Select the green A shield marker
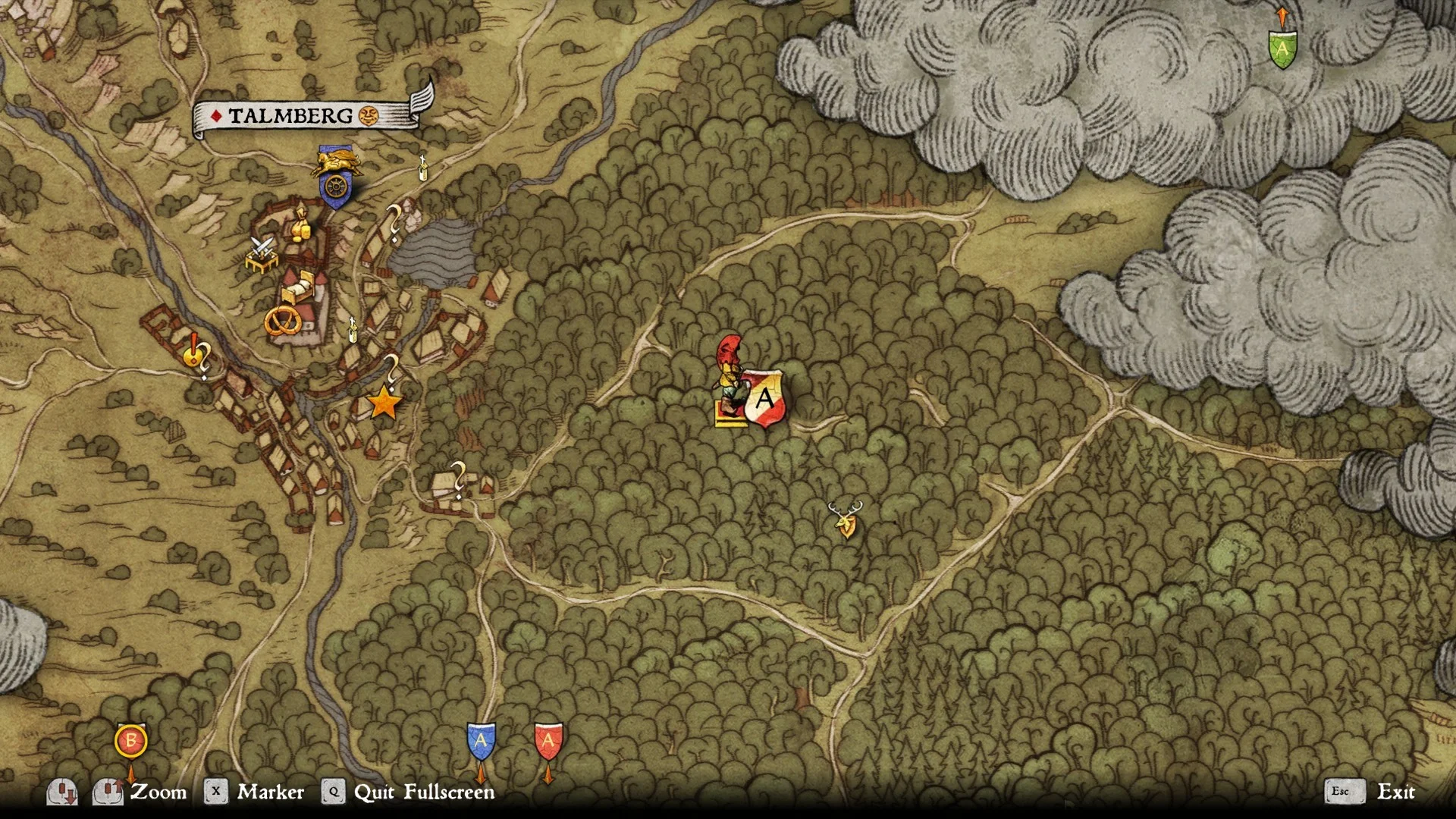This screenshot has width=1456, height=819. click(x=1282, y=49)
